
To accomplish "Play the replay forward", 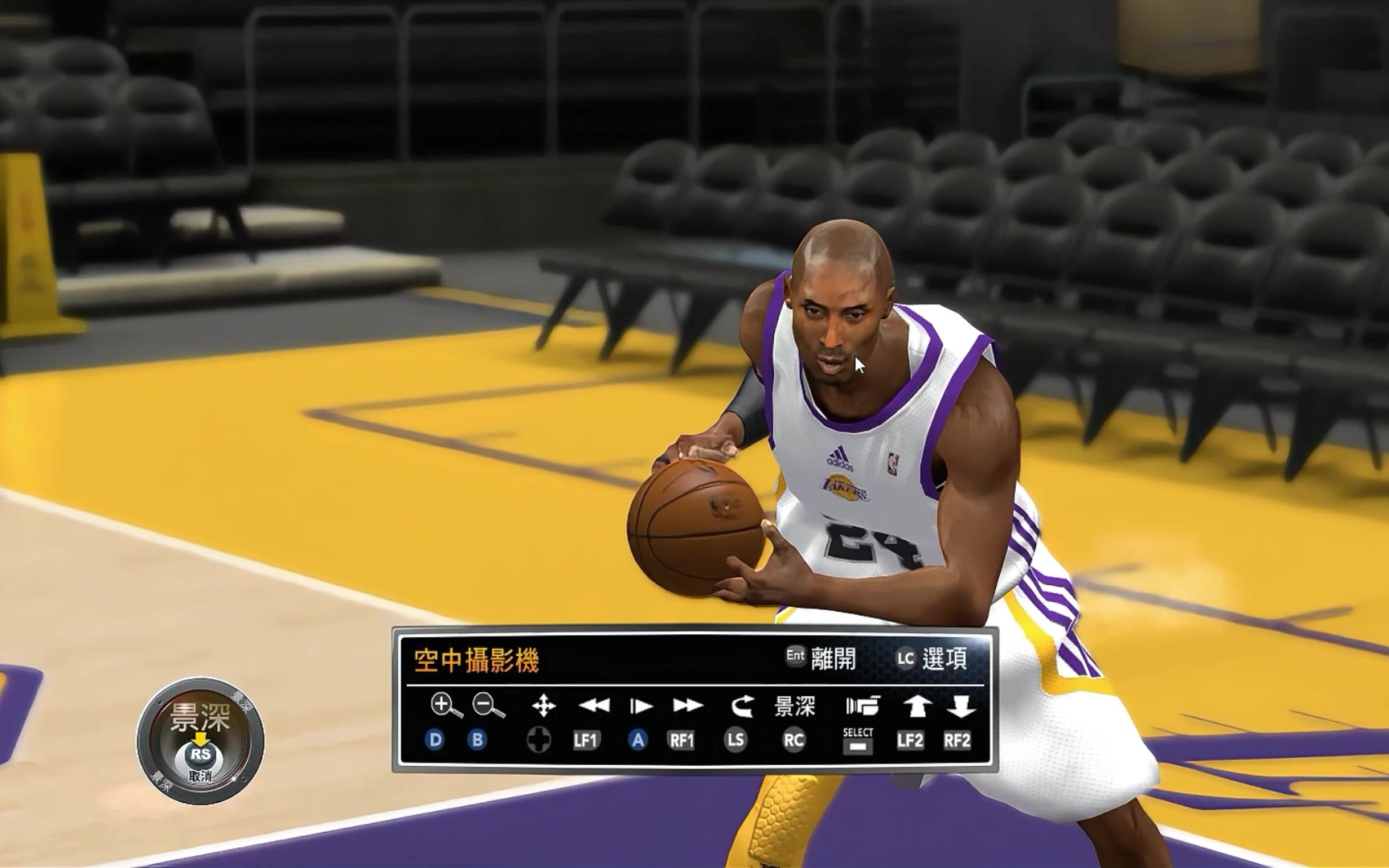I will [x=640, y=706].
